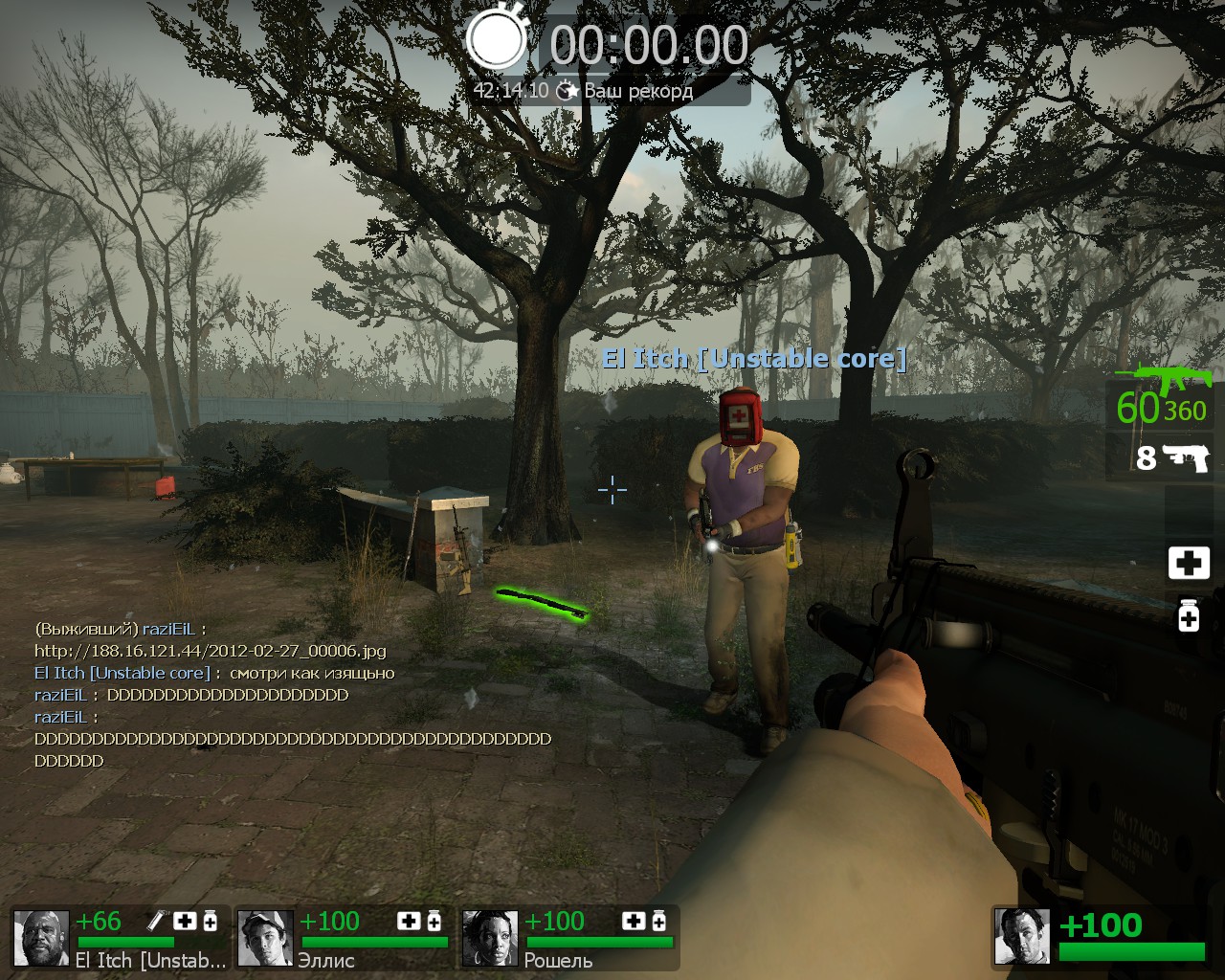The image size is (1225, 980).
Task: Click your own survivor portrait
Action: click(1022, 935)
